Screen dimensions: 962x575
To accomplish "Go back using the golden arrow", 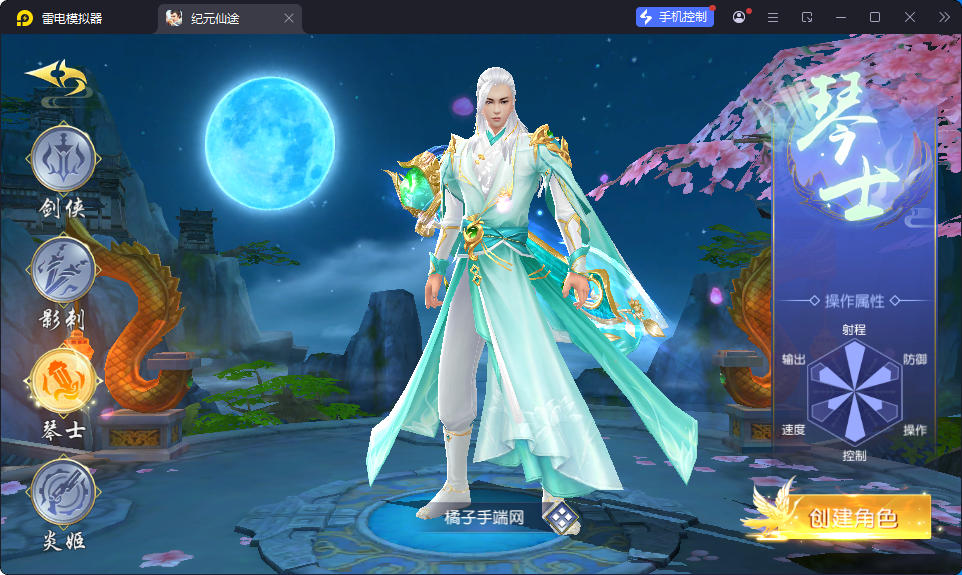I will point(56,75).
